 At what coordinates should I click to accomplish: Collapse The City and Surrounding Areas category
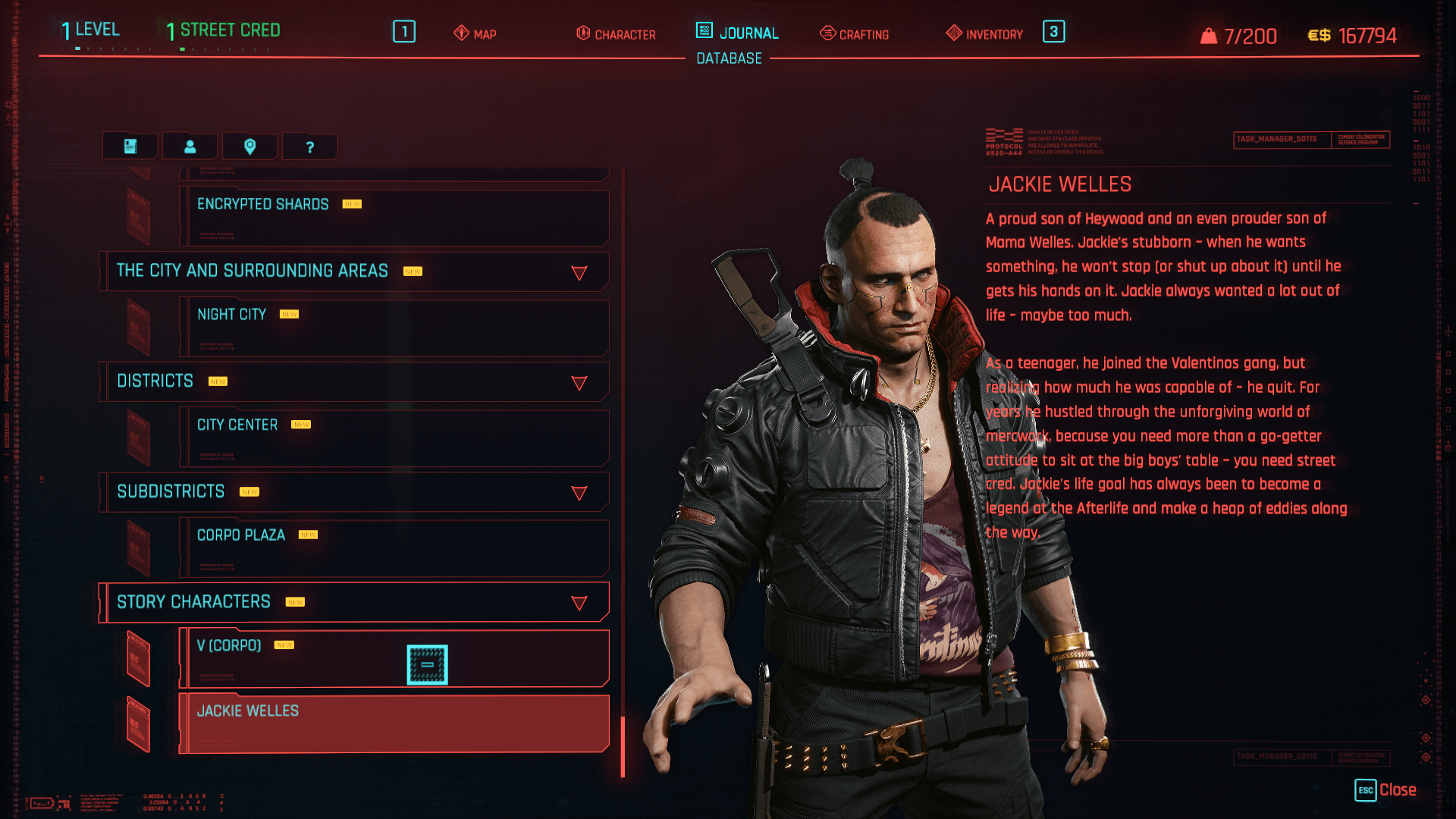click(579, 272)
